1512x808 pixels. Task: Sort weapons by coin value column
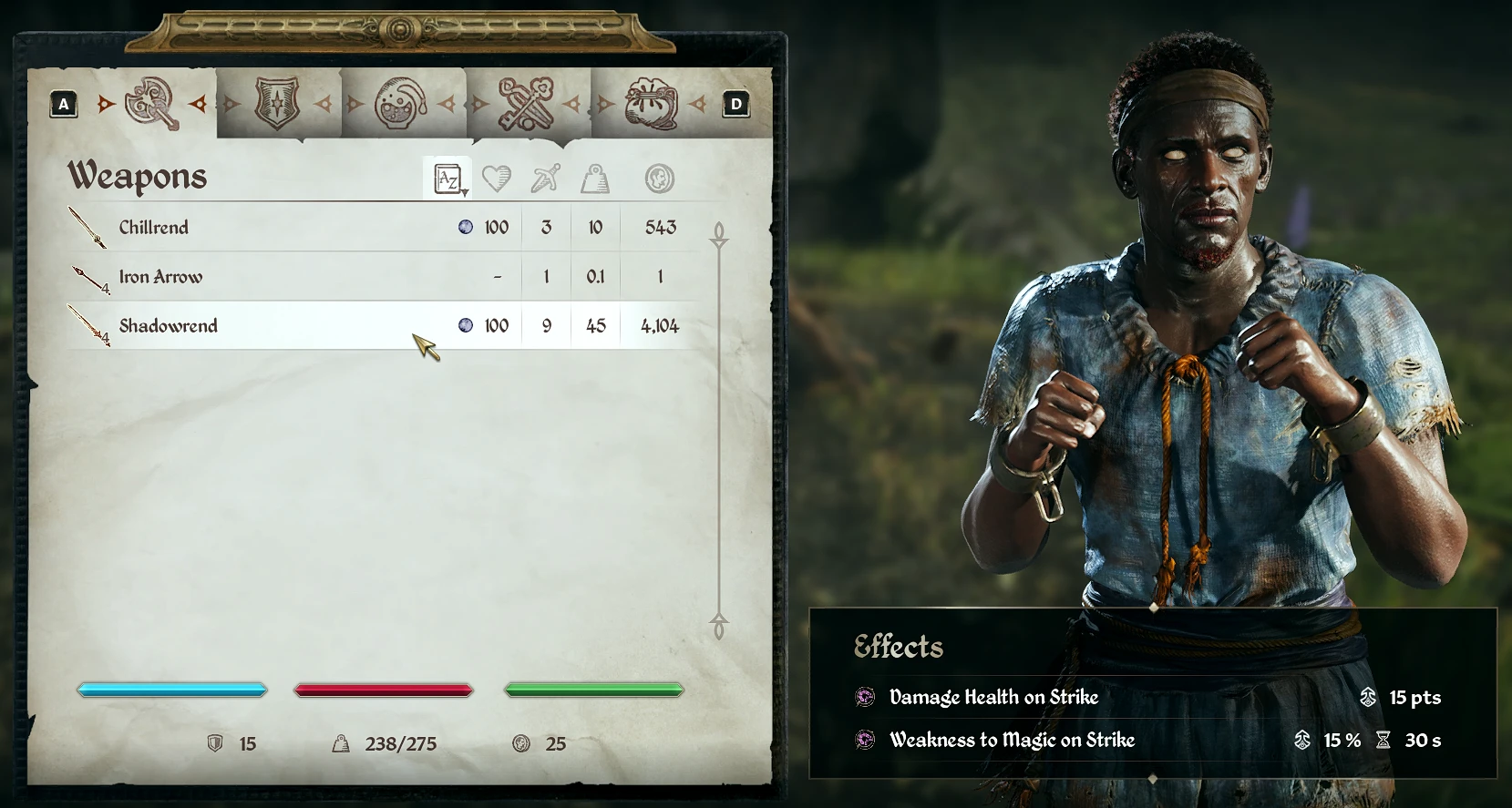coord(660,179)
